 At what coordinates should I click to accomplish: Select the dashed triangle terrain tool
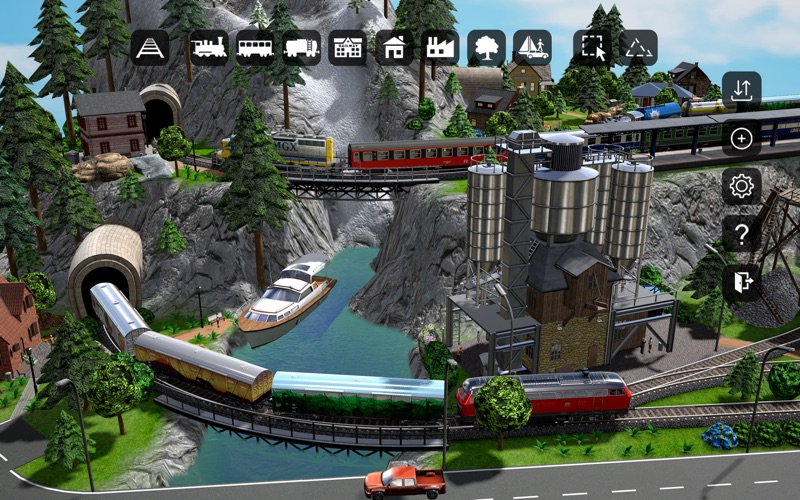637,47
